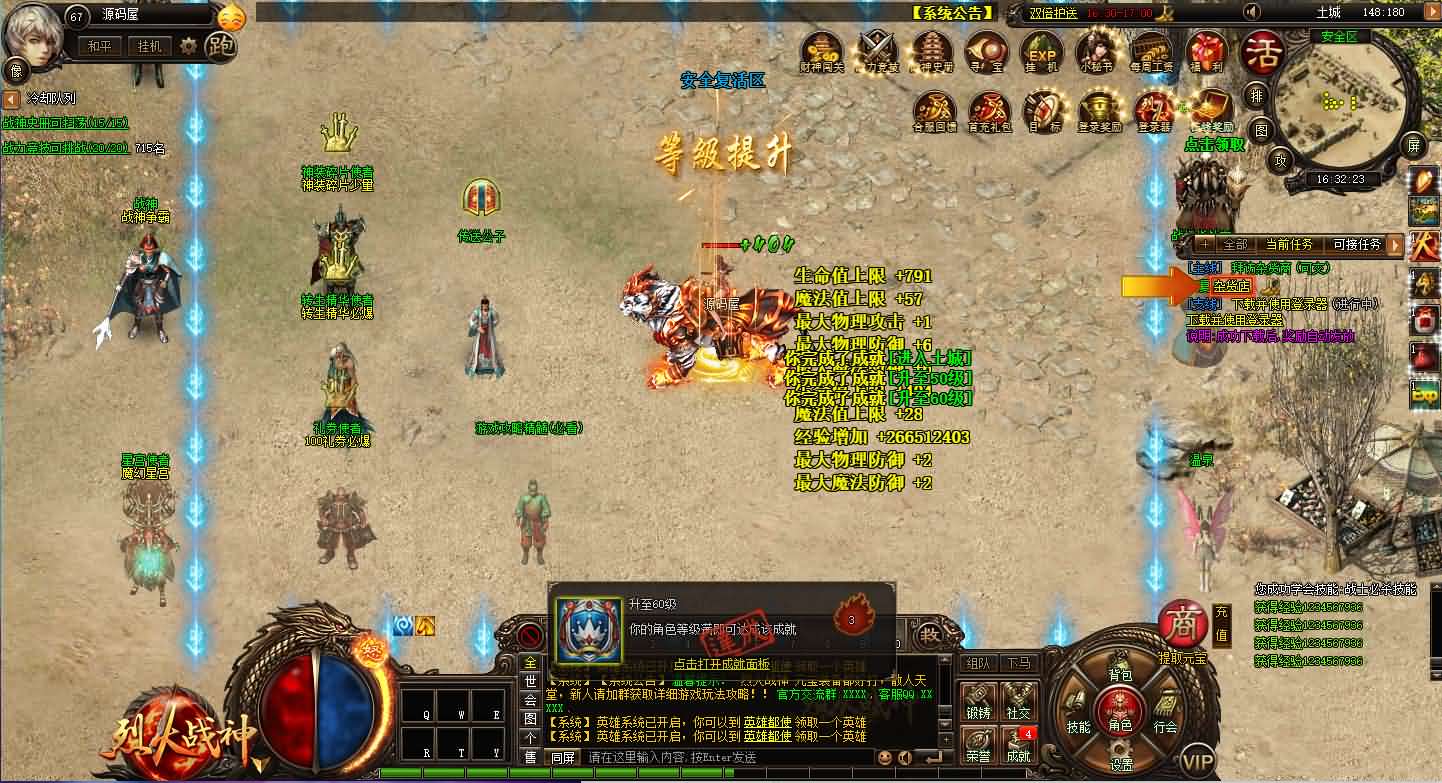Click the 充值 recharge button
Screen dimensions: 1442x783
[1221, 624]
